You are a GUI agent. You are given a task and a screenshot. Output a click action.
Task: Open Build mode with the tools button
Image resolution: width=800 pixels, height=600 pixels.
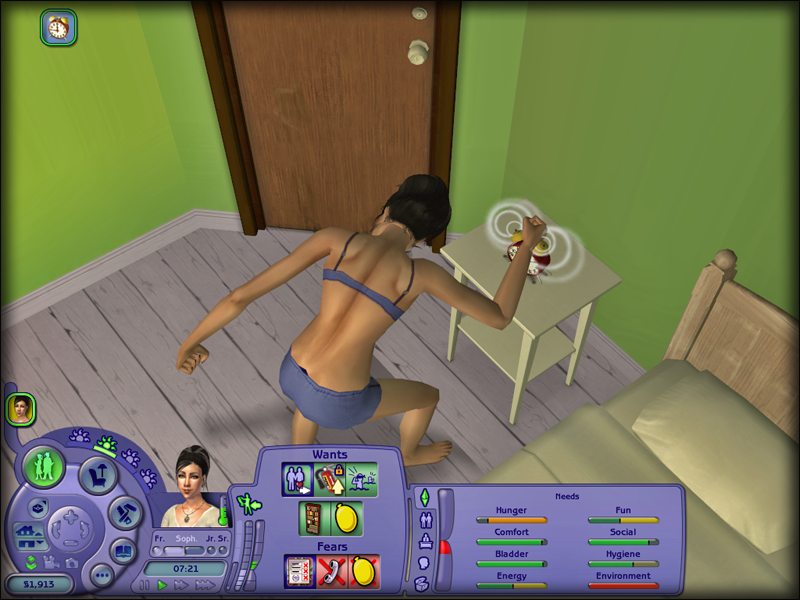click(x=124, y=514)
